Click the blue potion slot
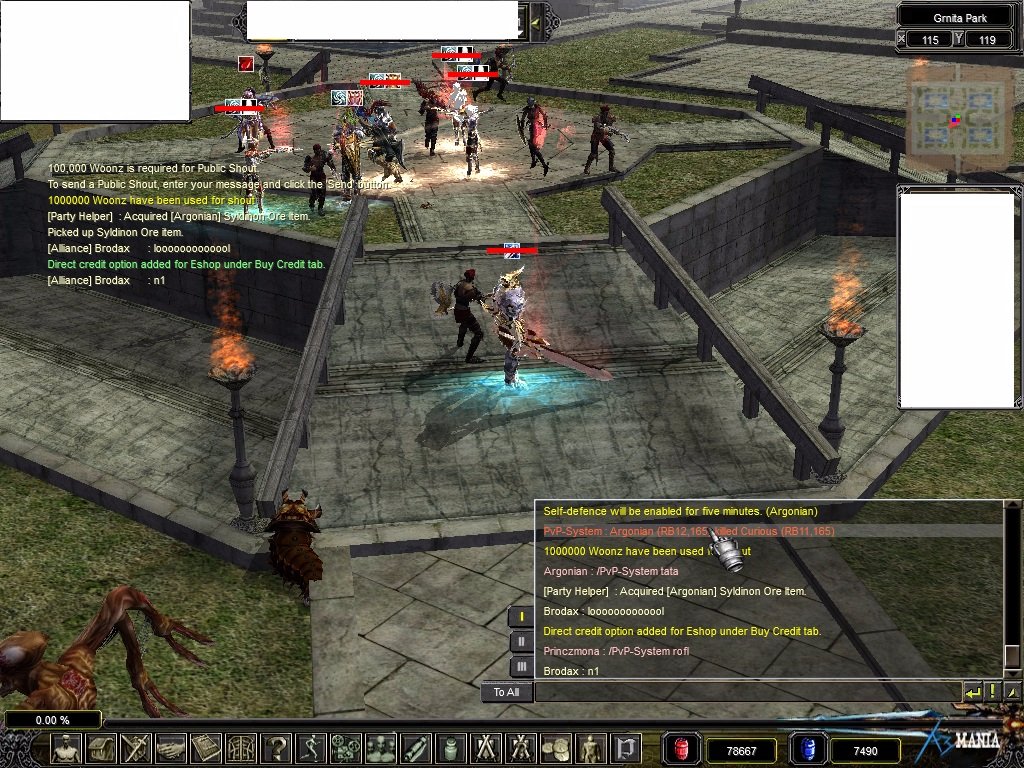This screenshot has height=768, width=1024. [x=807, y=749]
